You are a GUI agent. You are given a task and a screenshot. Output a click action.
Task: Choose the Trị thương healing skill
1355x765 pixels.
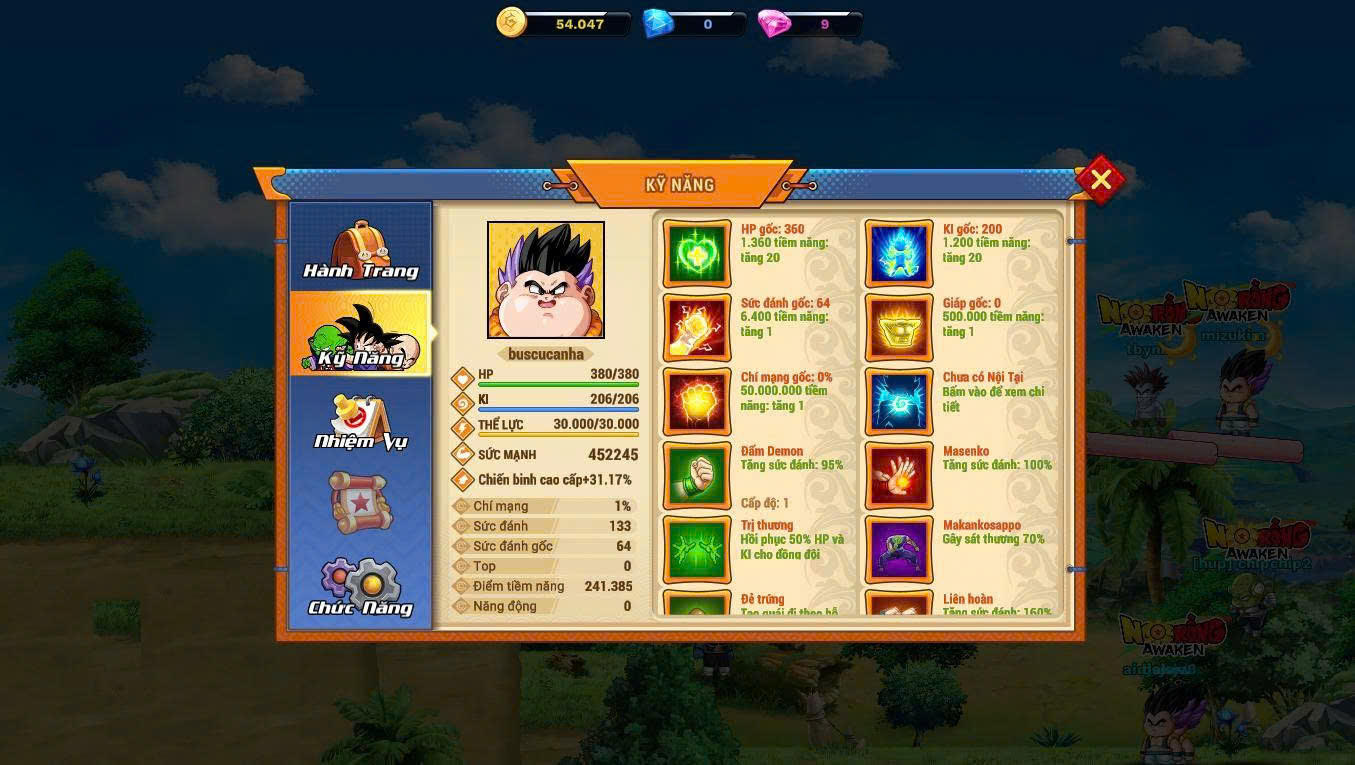pos(697,550)
